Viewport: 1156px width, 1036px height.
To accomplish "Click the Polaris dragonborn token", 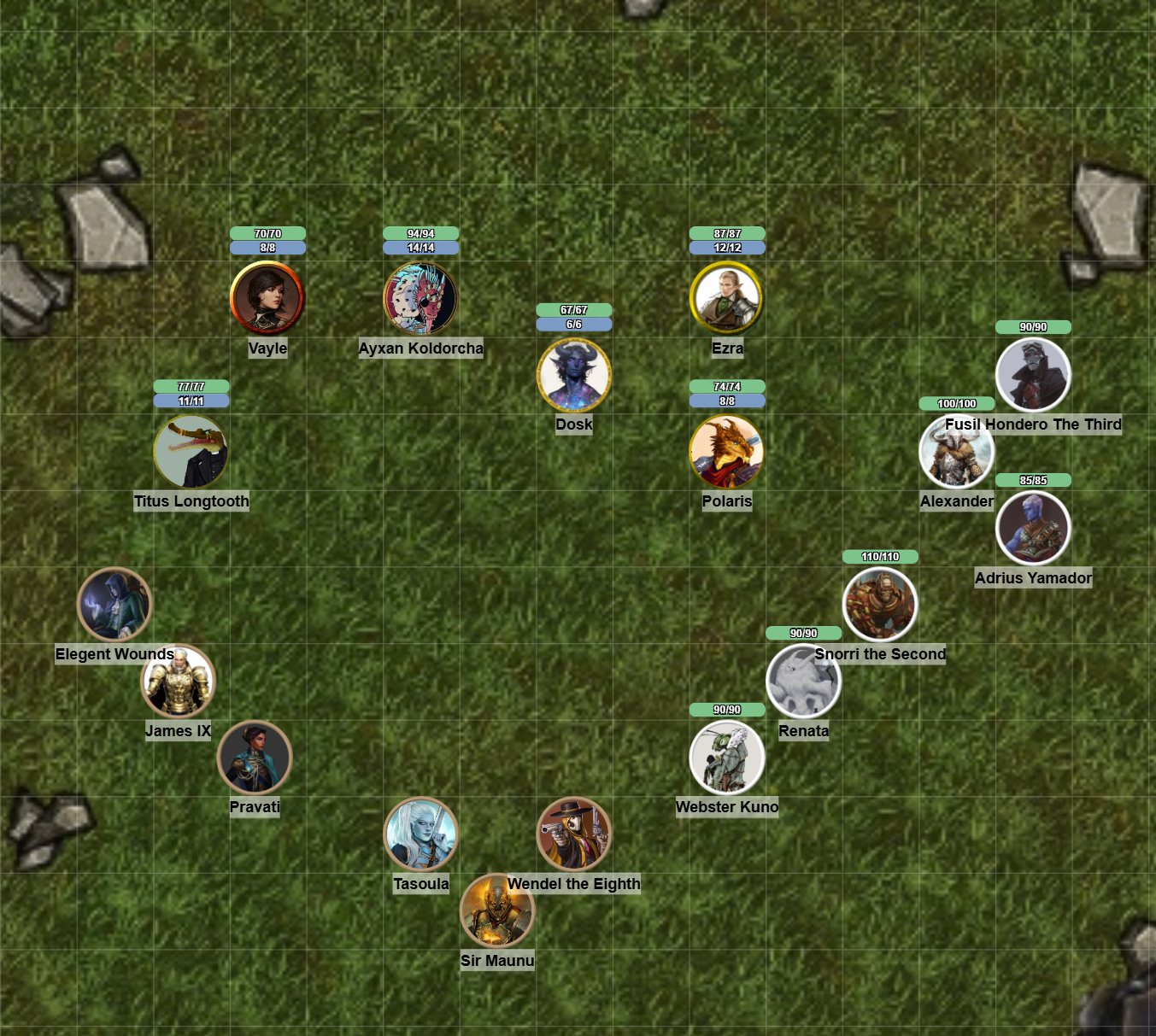I will tap(727, 452).
